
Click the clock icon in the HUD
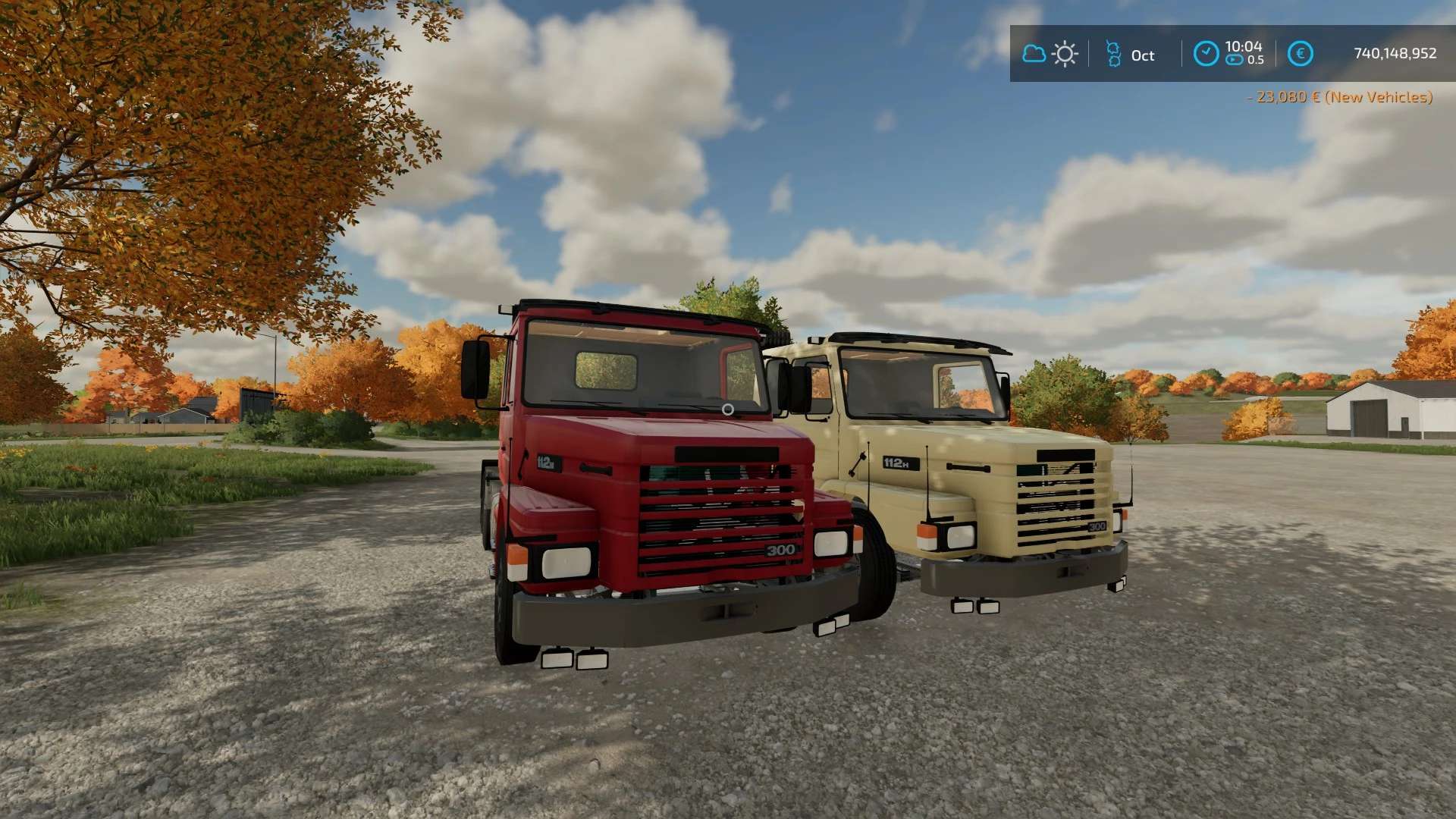click(x=1206, y=54)
